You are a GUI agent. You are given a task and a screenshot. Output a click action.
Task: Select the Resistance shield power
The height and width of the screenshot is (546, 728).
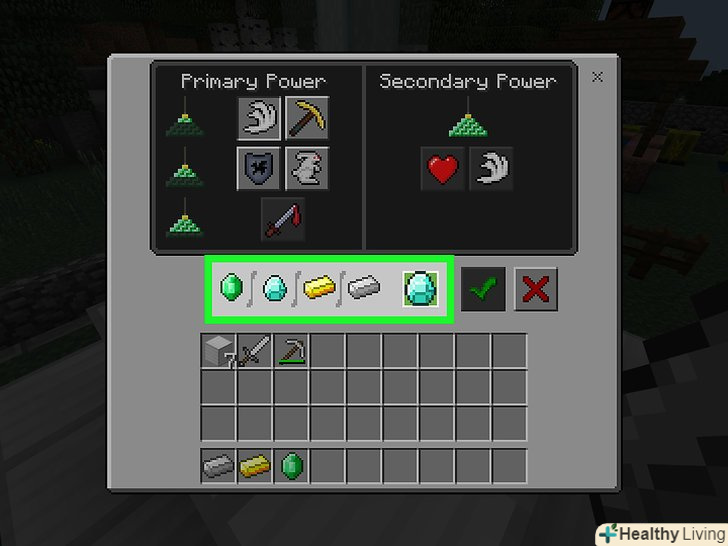(258, 167)
